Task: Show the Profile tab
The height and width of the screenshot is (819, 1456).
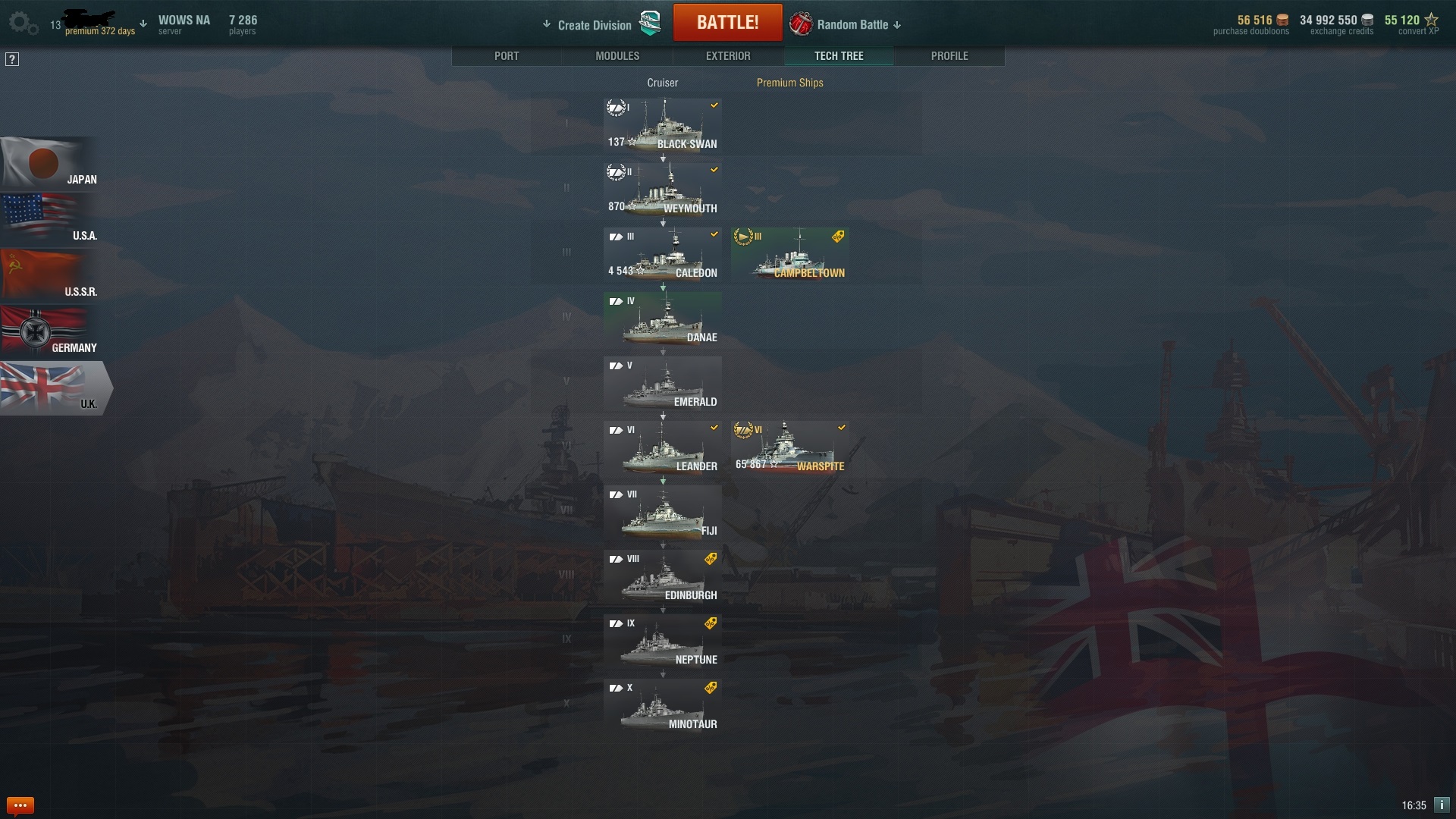Action: click(x=949, y=56)
